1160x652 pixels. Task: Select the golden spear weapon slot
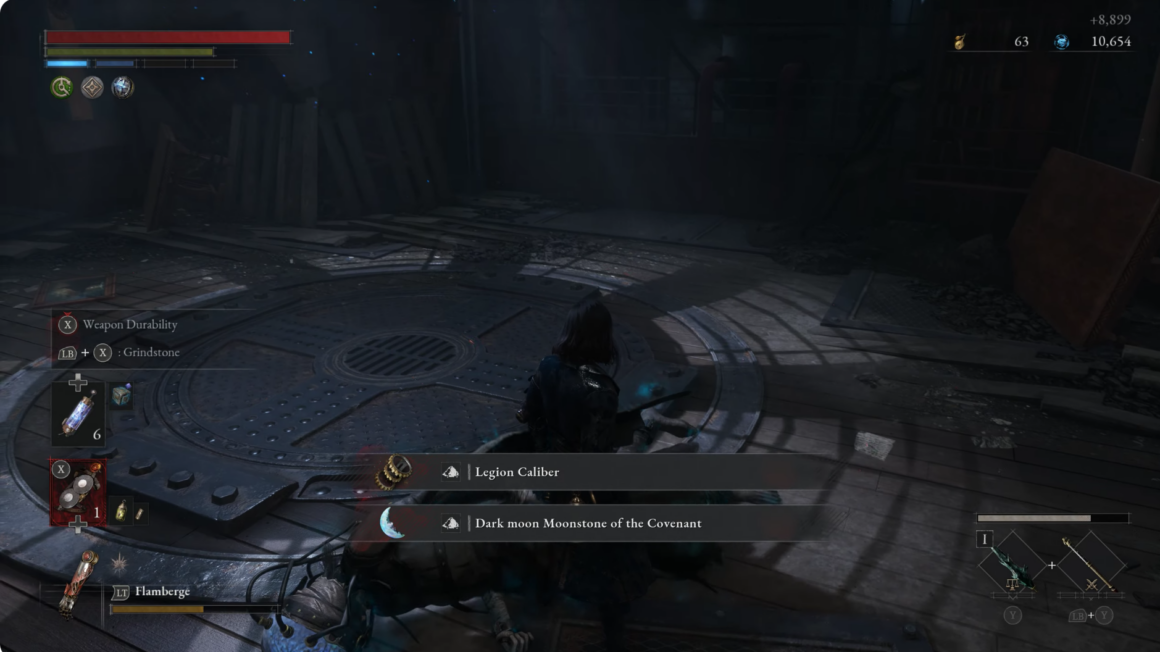tap(1091, 567)
